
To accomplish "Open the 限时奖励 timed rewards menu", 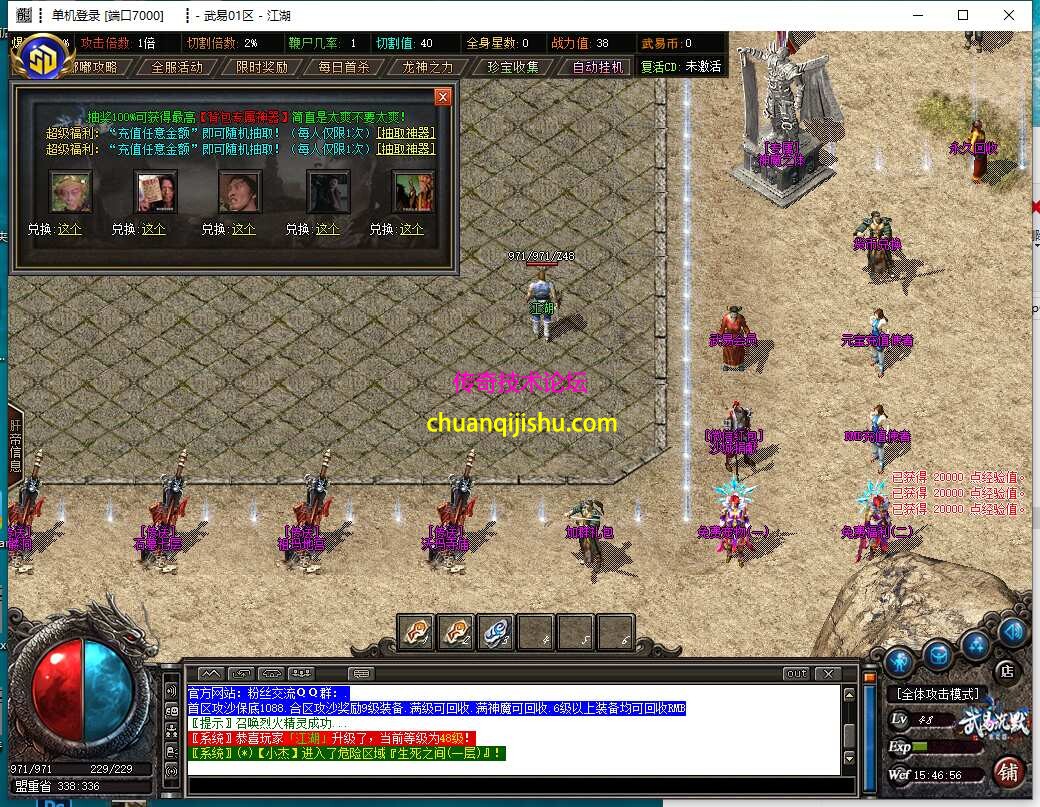I will [x=262, y=67].
